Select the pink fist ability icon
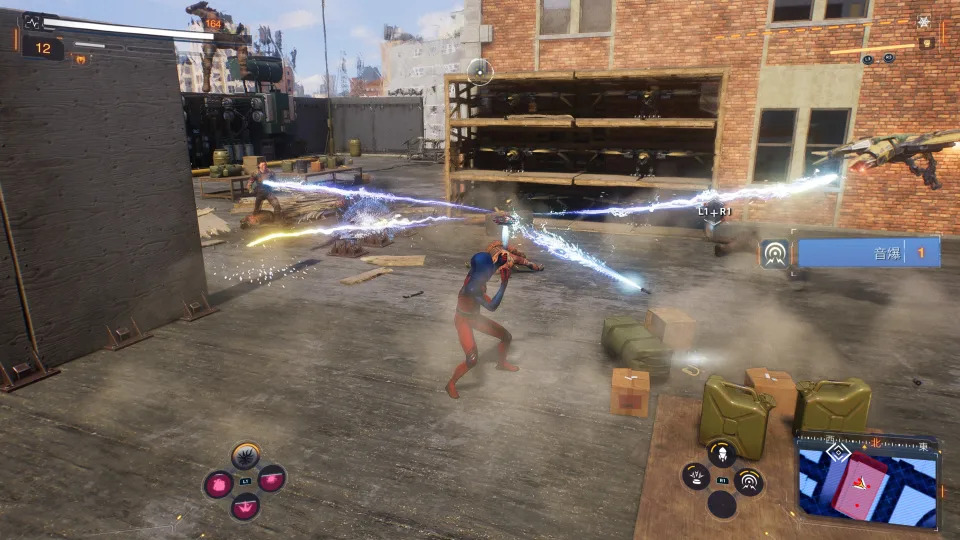Screen dimensions: 960x540 pyautogui.click(x=218, y=484)
